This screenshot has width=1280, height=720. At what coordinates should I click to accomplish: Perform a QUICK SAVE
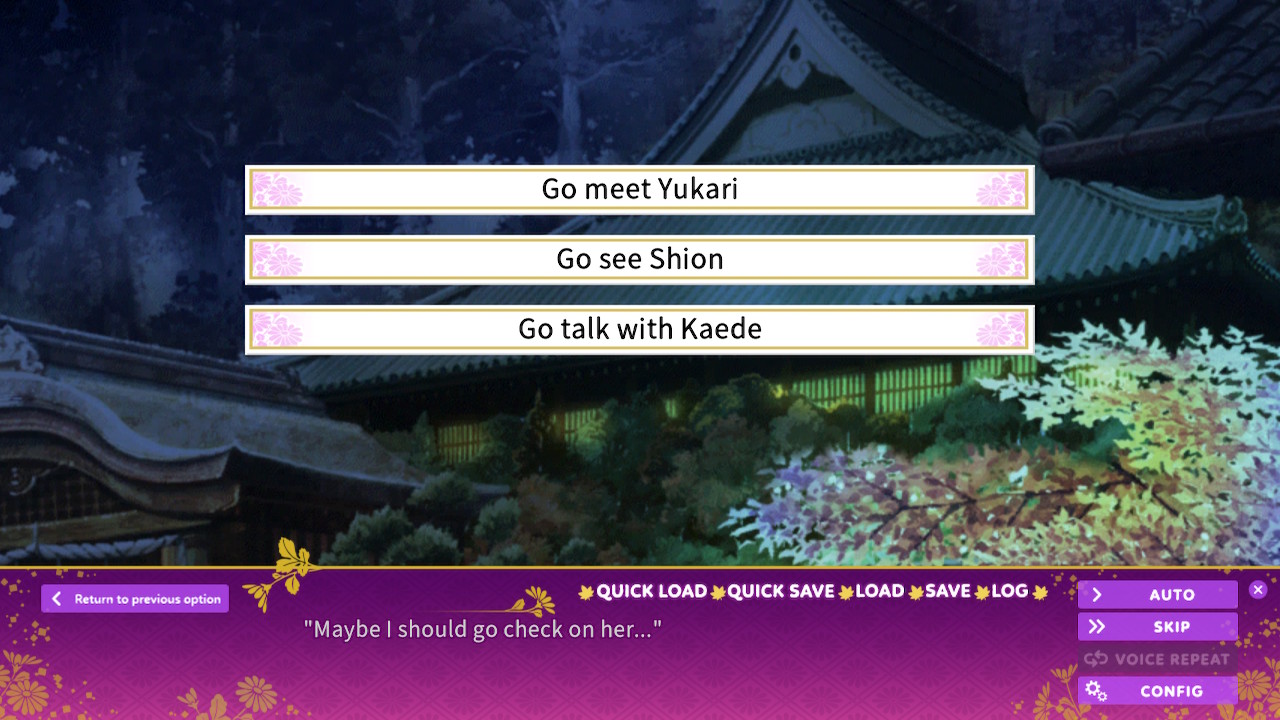point(783,591)
